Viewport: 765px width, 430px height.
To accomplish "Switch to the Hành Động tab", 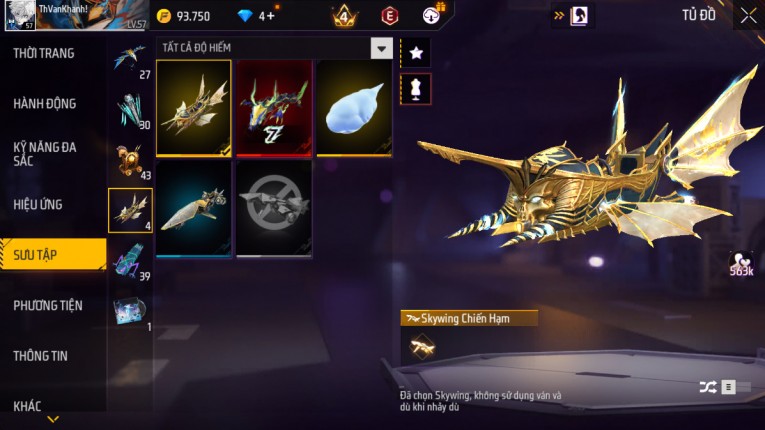I will [x=45, y=103].
